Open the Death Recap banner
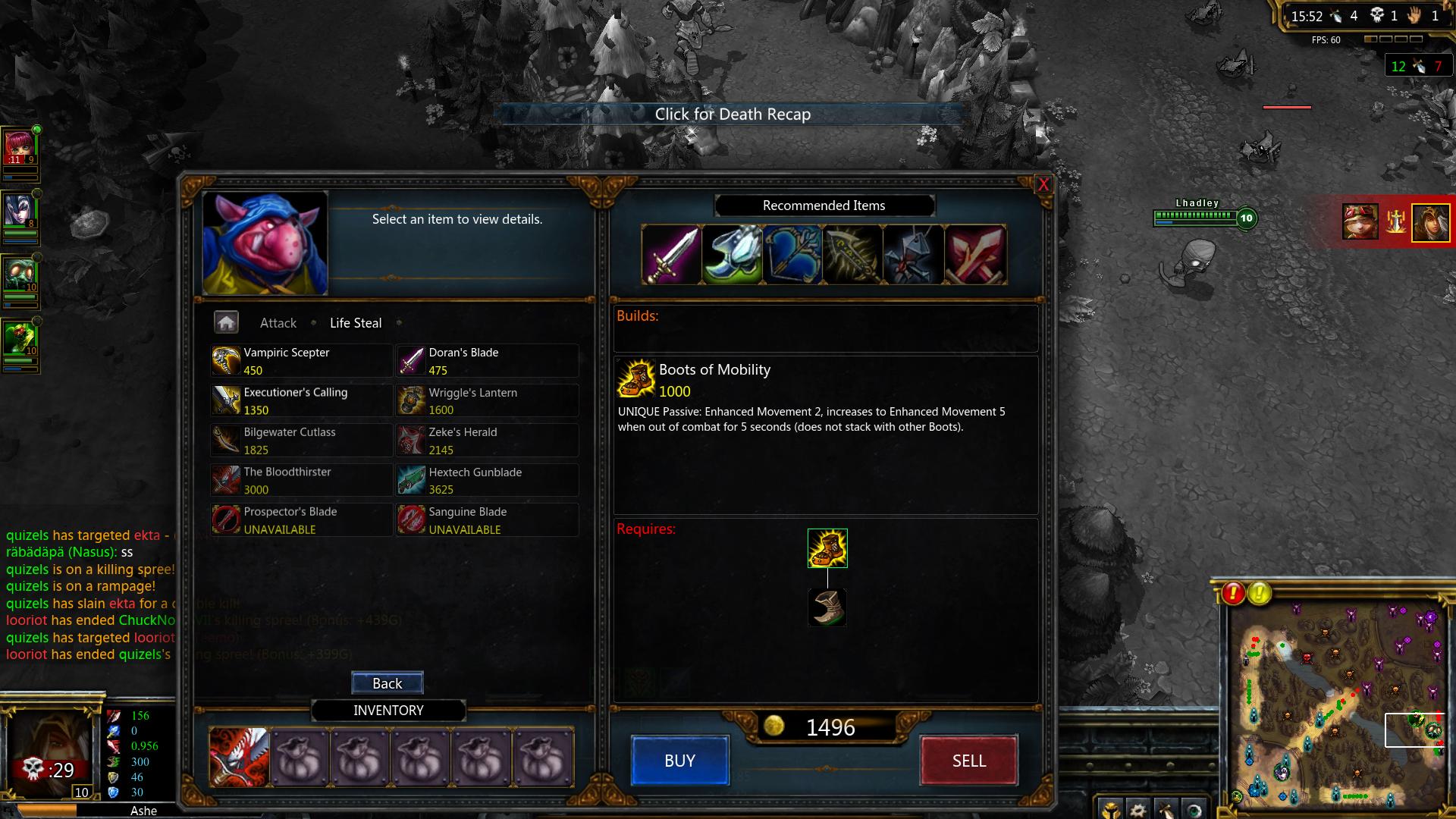Screen dimensions: 1456x819 tap(732, 115)
